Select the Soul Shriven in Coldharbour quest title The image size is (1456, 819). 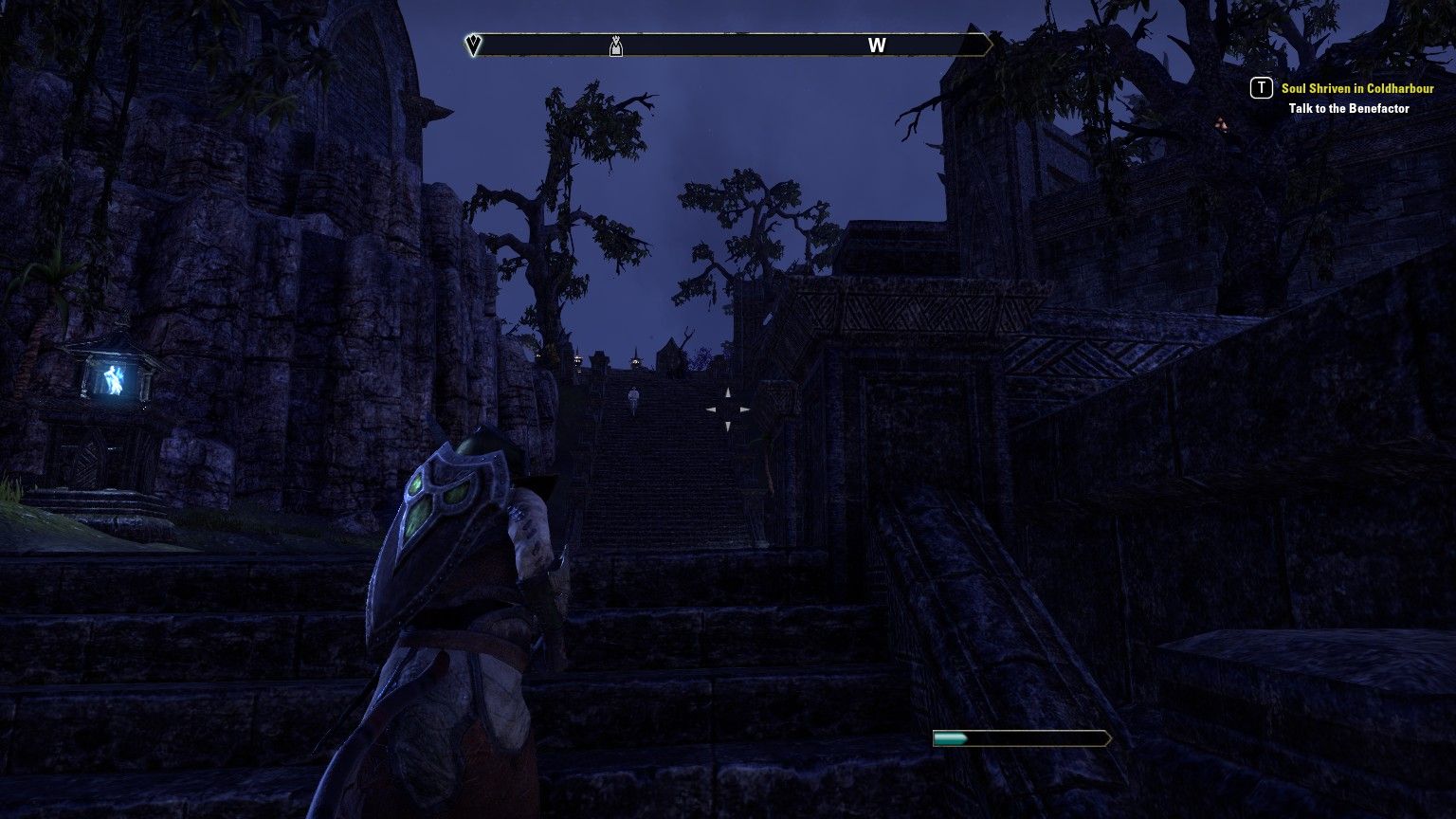click(x=1356, y=88)
